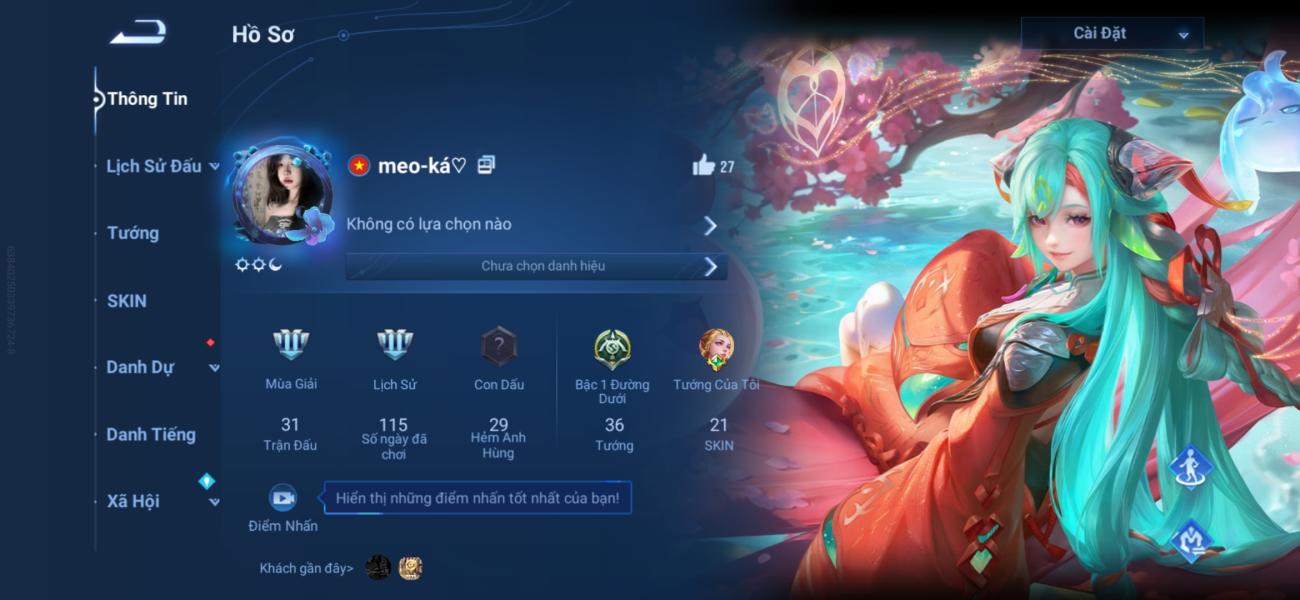
Task: Open the Con Dấu question-mark badge
Action: 498,346
